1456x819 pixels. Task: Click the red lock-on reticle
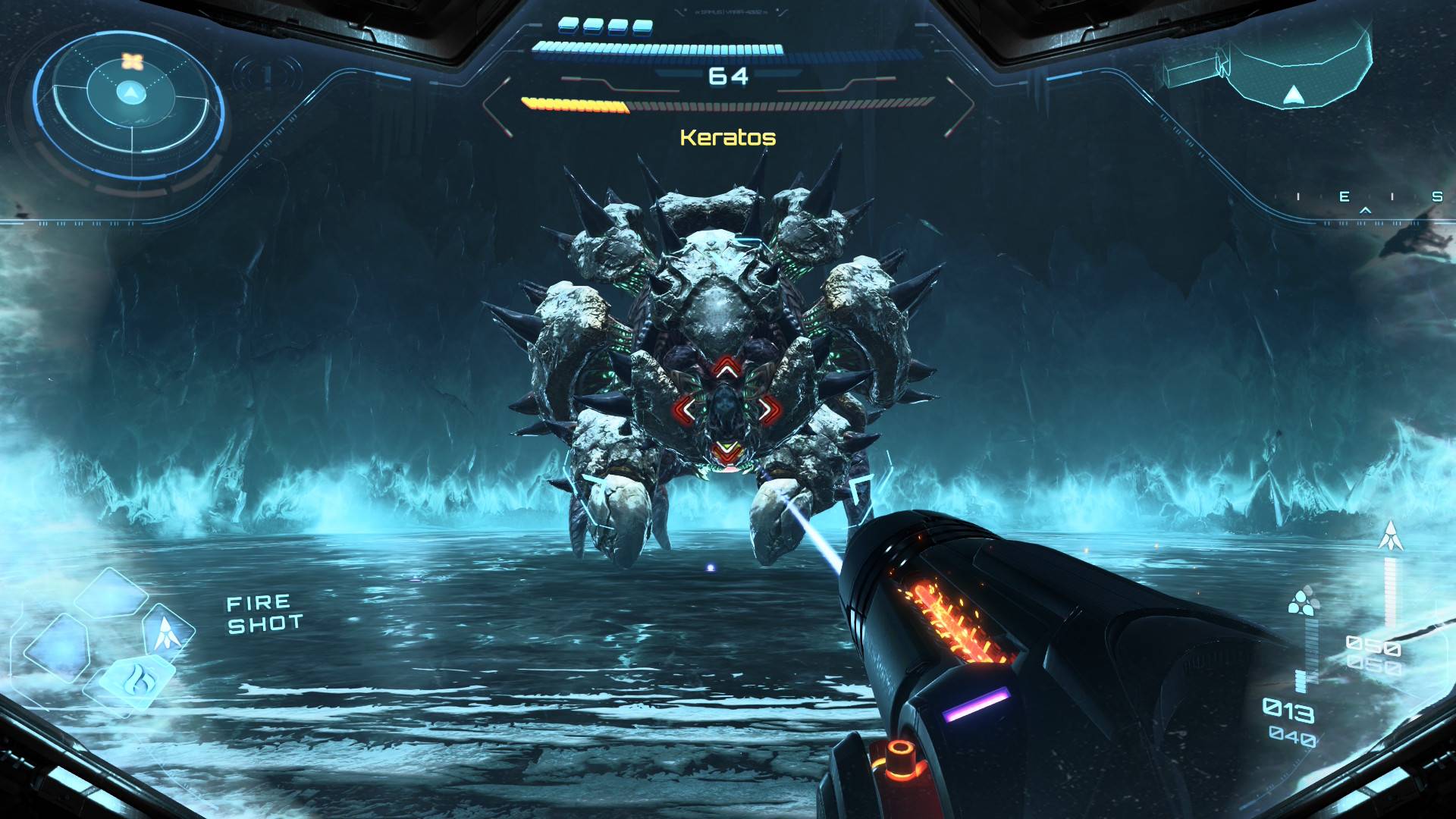(726, 409)
